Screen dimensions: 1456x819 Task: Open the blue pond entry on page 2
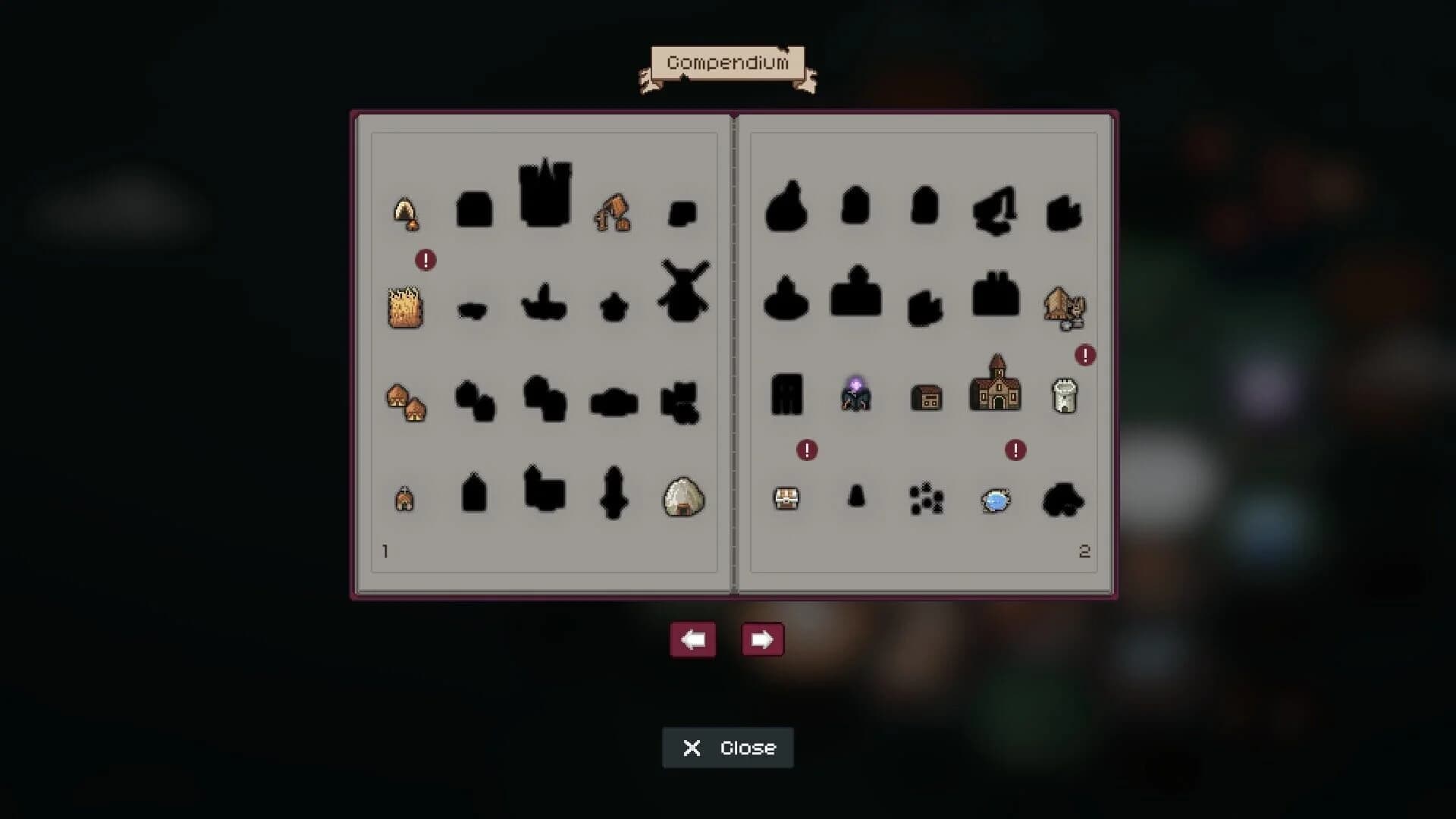click(996, 500)
